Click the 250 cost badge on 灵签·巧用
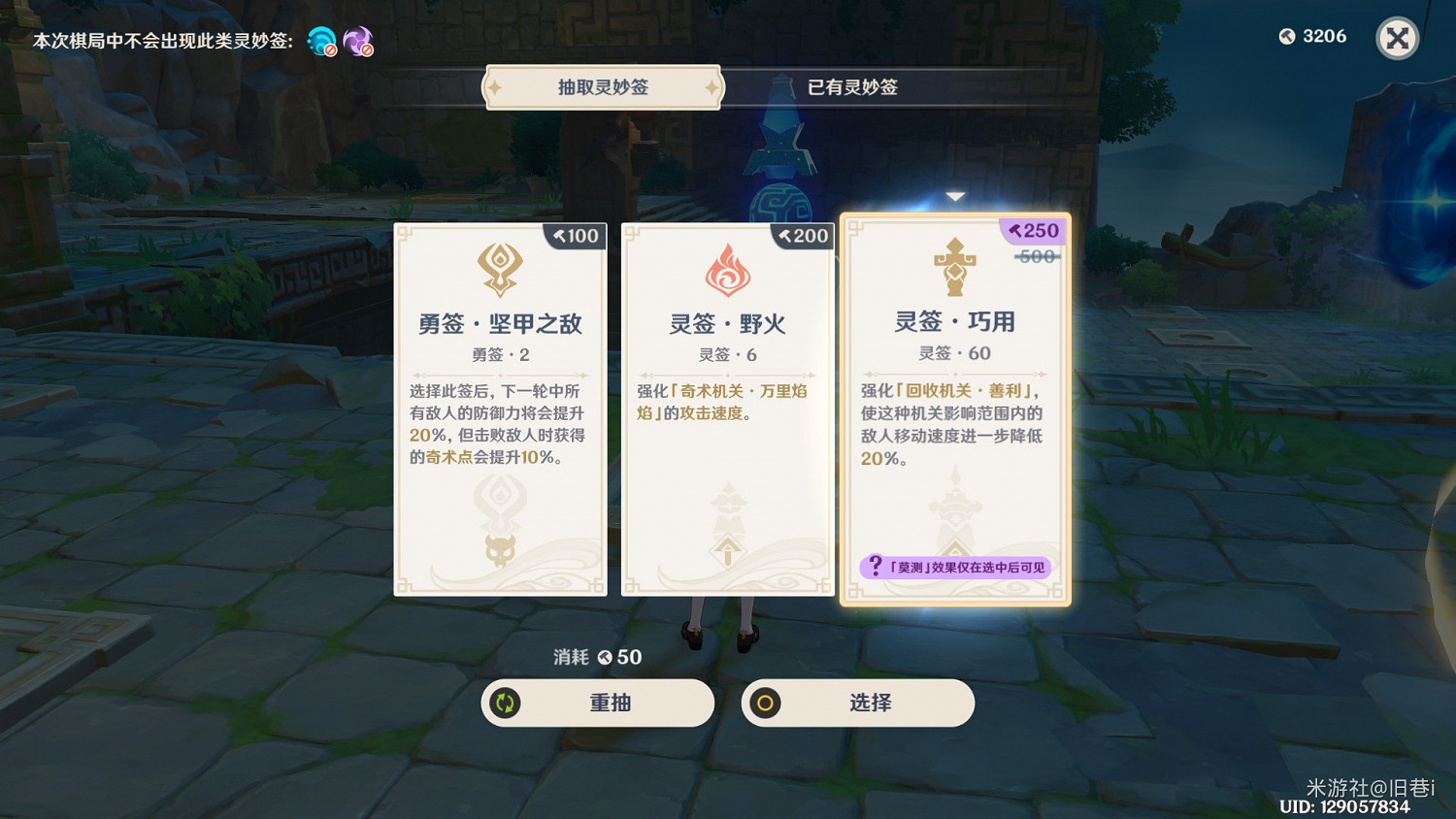Viewport: 1456px width, 819px height. [x=1032, y=231]
